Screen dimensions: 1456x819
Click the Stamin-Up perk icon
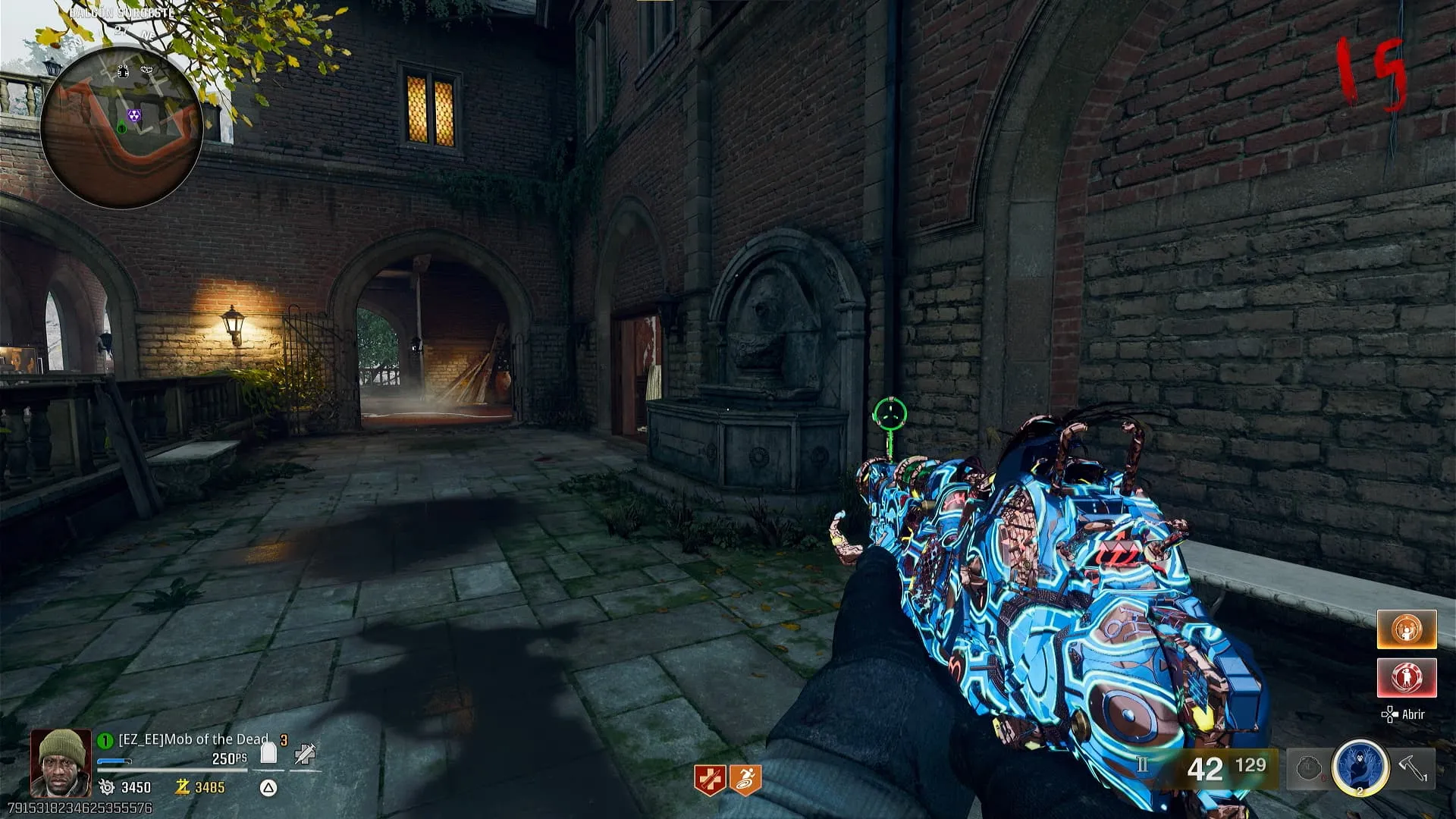pyautogui.click(x=745, y=780)
